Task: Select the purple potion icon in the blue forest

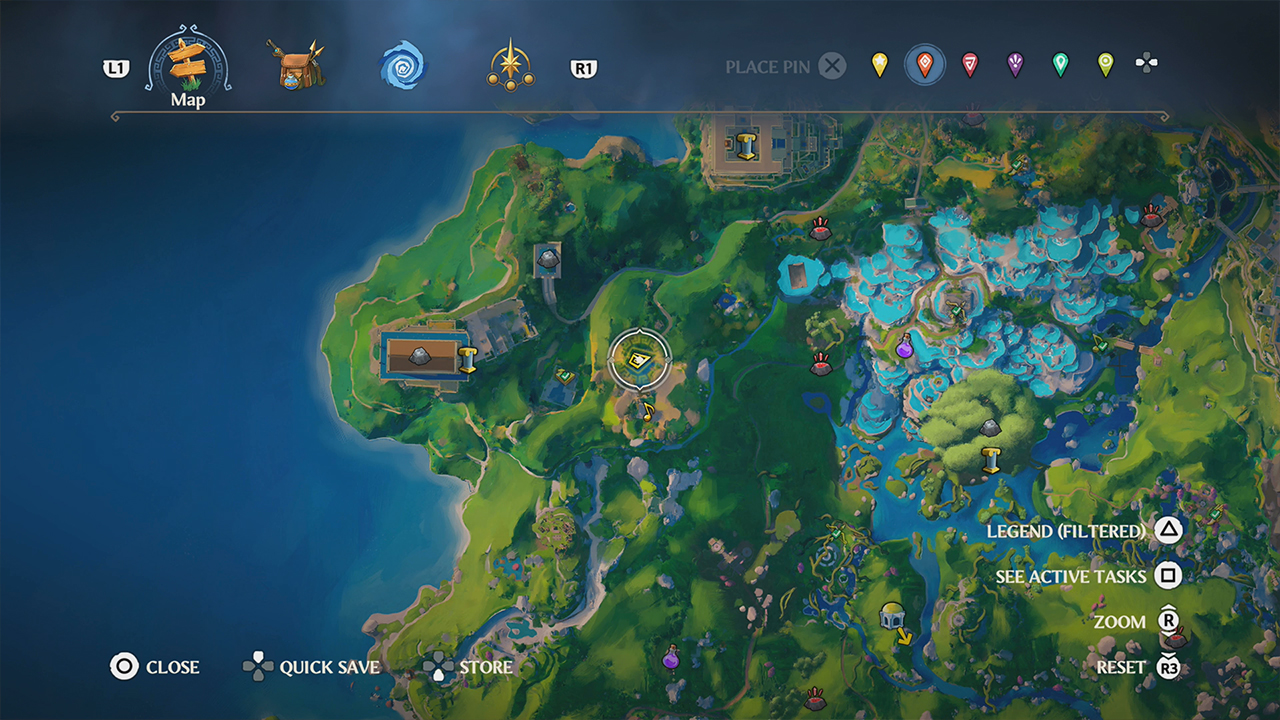Action: (x=904, y=352)
